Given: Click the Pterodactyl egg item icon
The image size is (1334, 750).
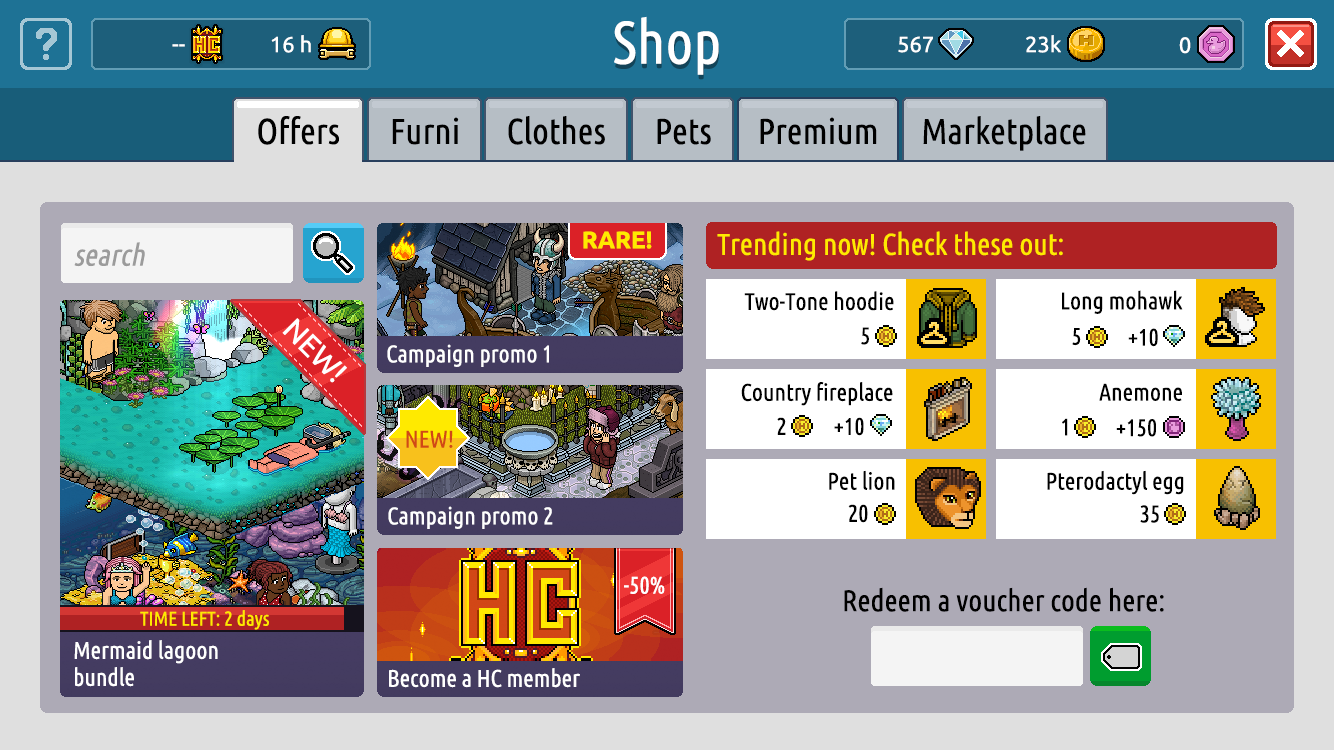Looking at the screenshot, I should [x=1236, y=499].
